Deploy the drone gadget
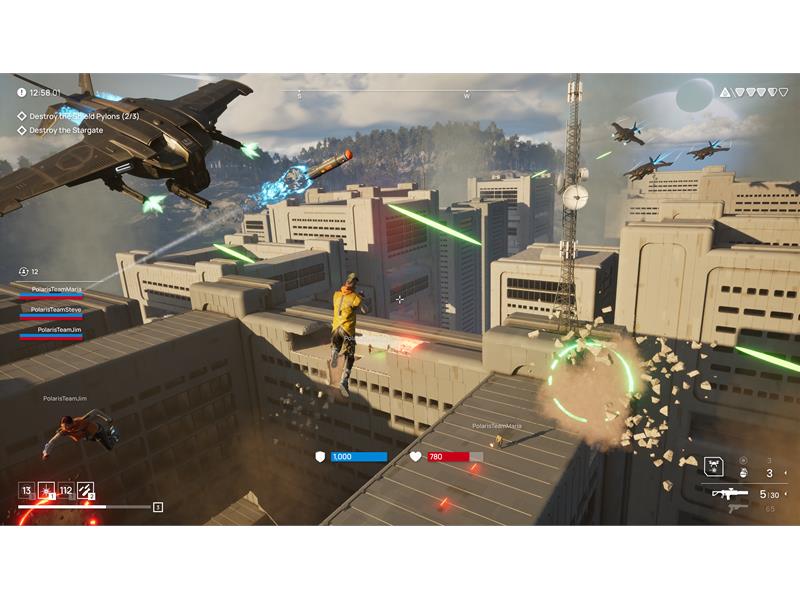 pyautogui.click(x=713, y=466)
